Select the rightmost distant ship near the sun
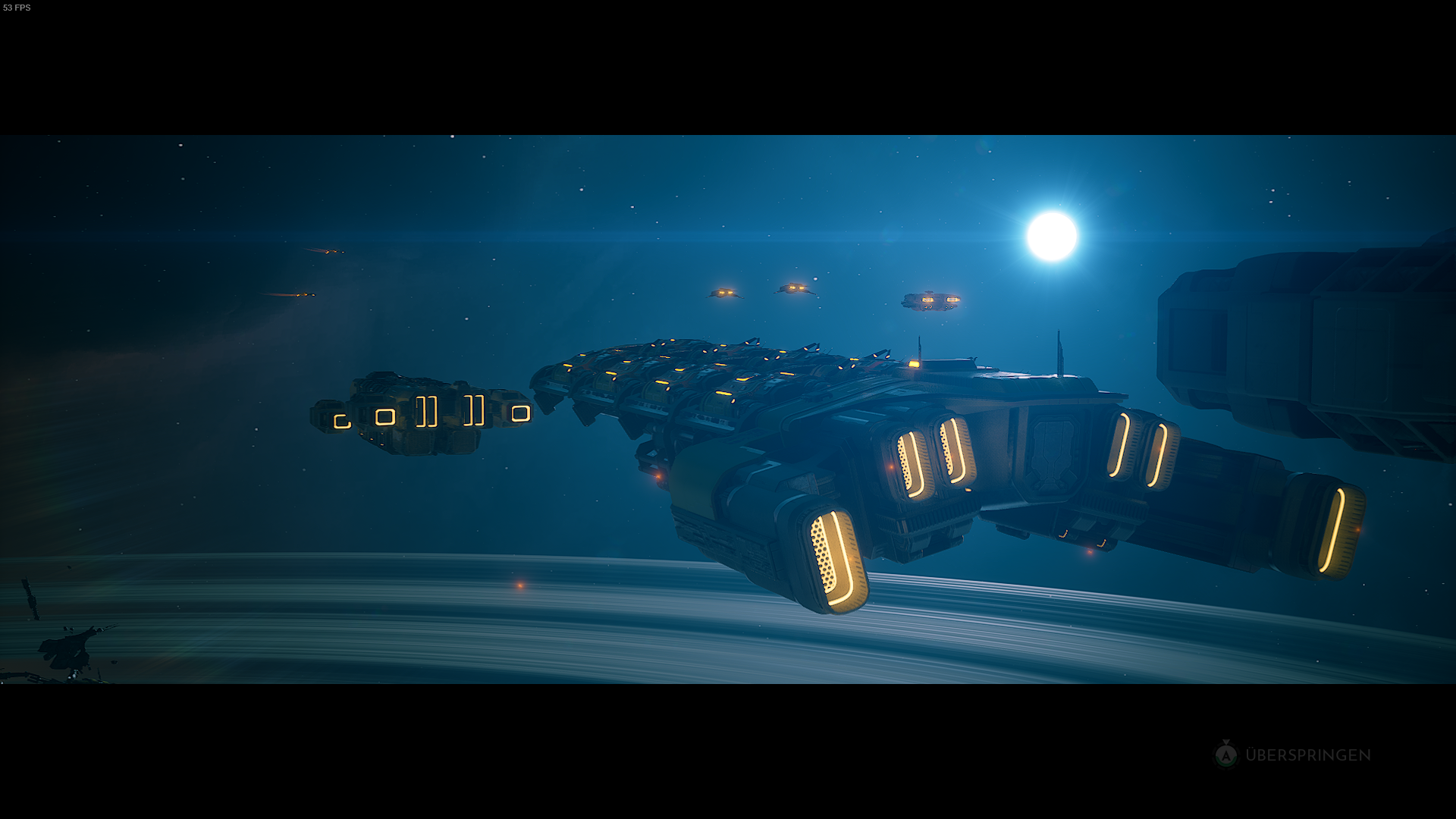 pyautogui.click(x=929, y=301)
